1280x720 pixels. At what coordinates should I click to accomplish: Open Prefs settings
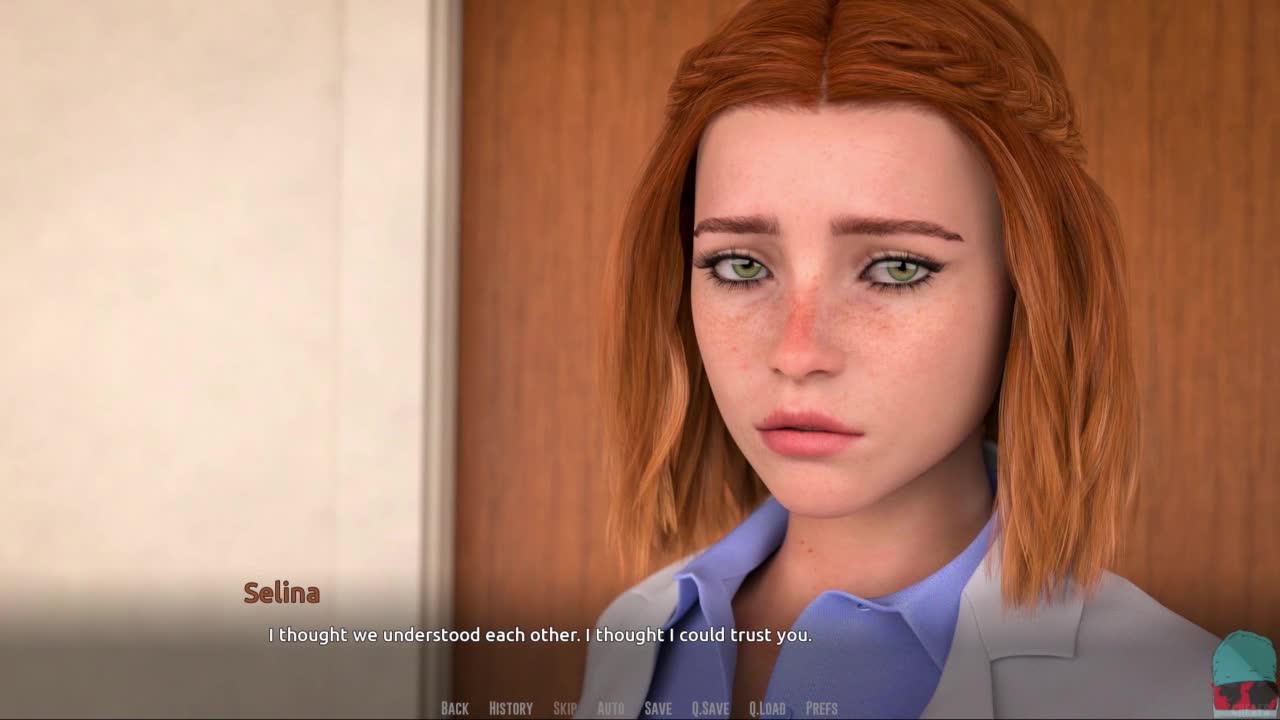821,708
